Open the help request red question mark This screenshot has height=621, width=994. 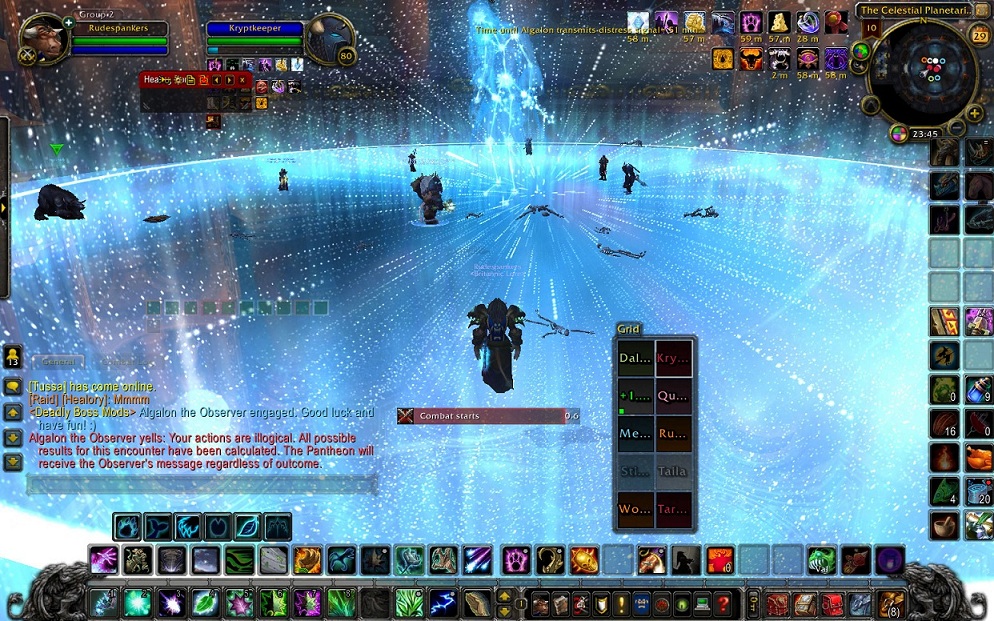pos(723,604)
